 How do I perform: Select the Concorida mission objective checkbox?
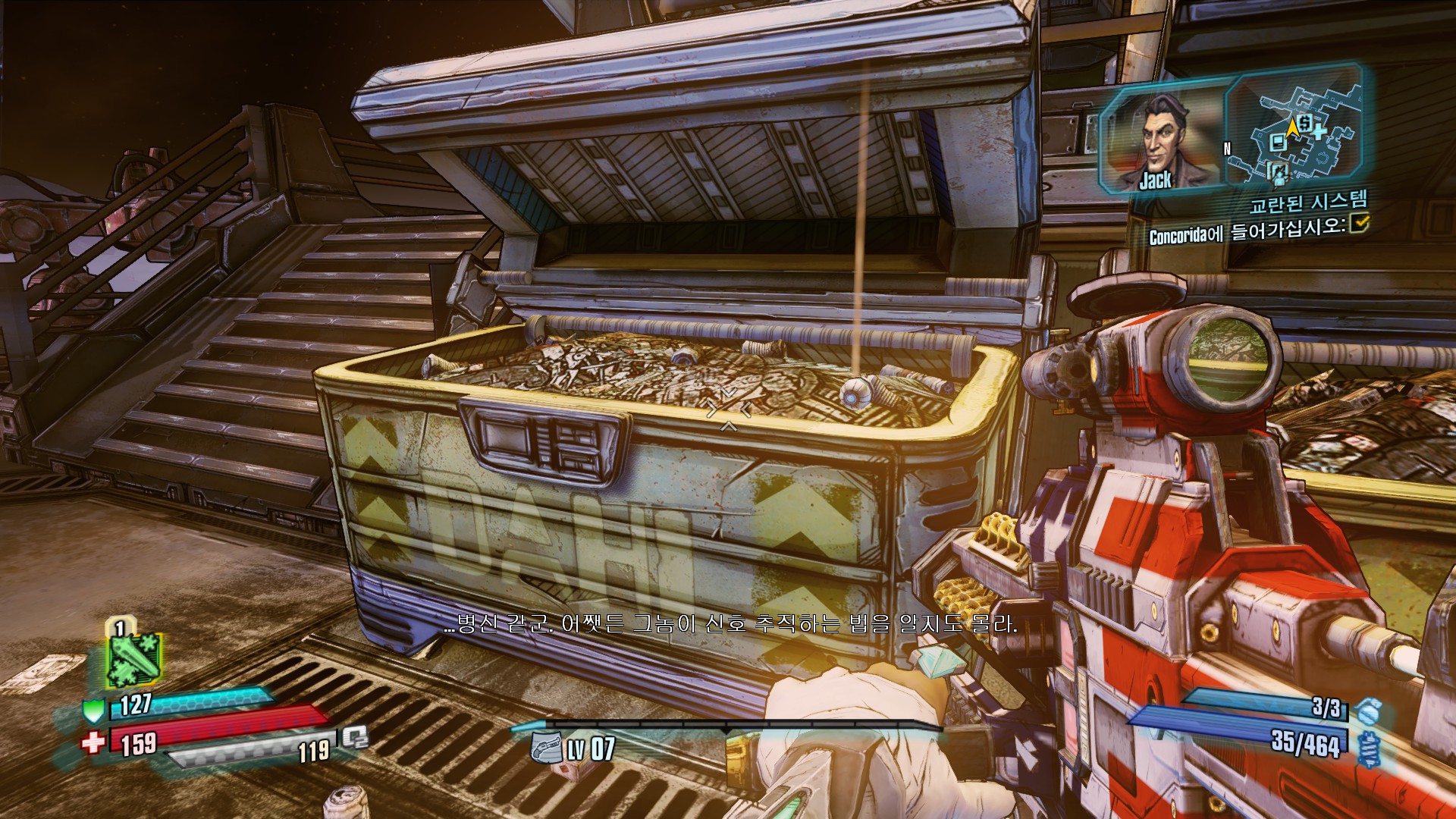[x=1360, y=222]
